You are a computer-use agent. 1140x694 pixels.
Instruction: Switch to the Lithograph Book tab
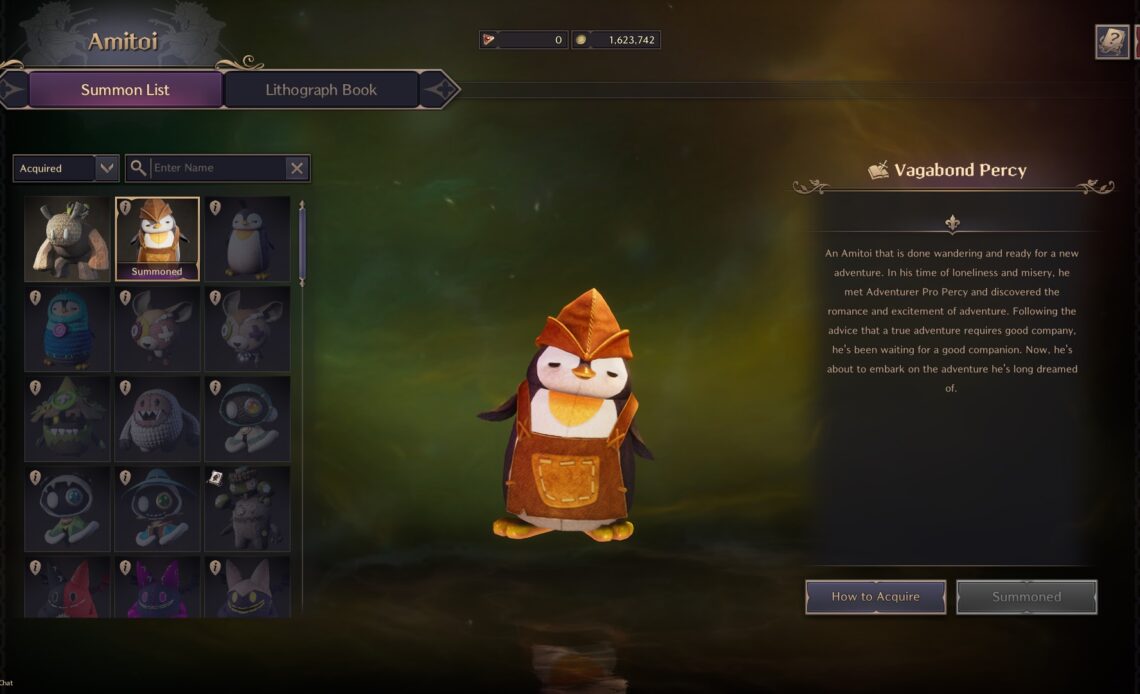point(321,90)
